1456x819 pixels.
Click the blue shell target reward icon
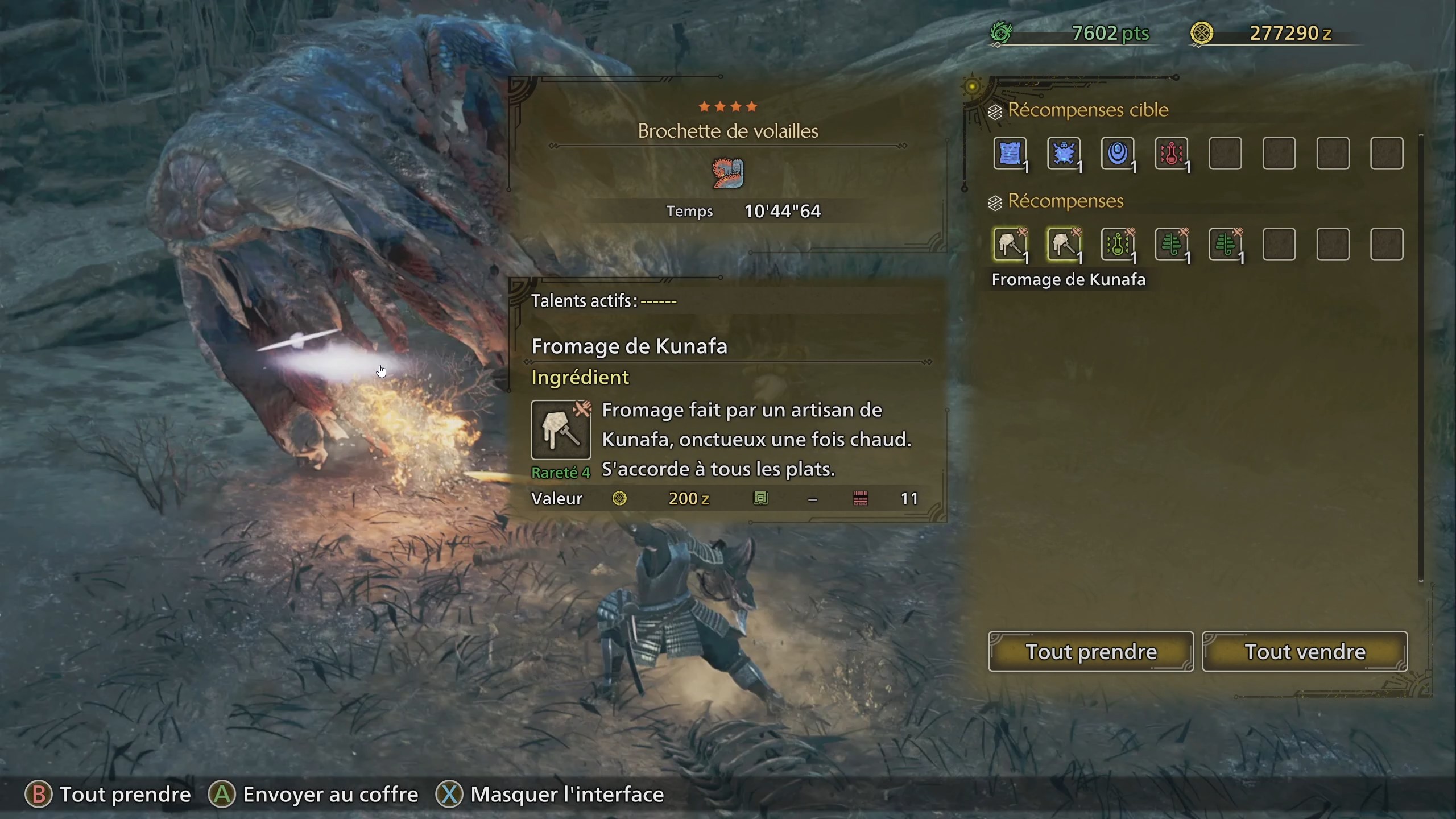(x=1119, y=154)
